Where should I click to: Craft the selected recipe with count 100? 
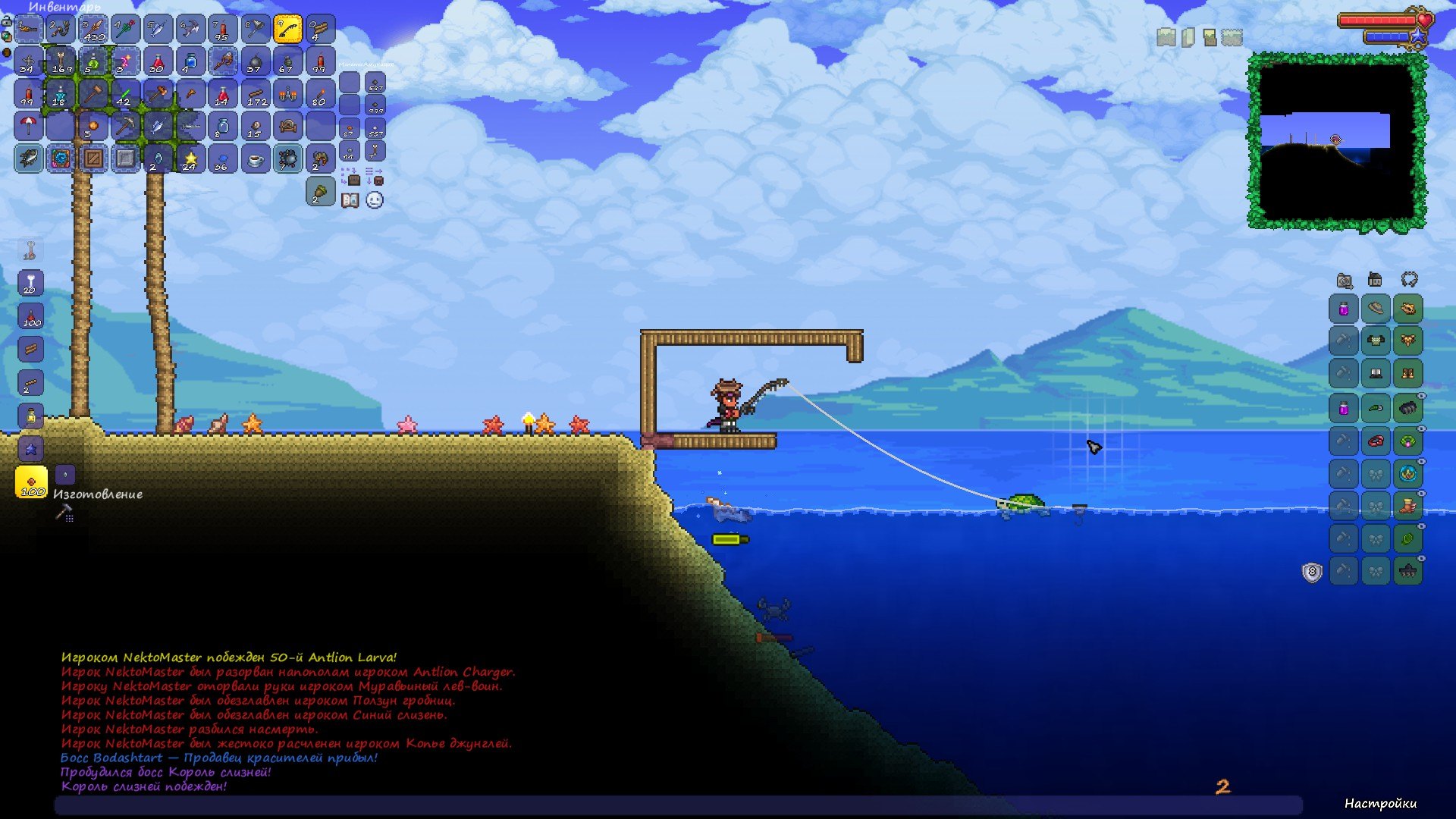[31, 482]
